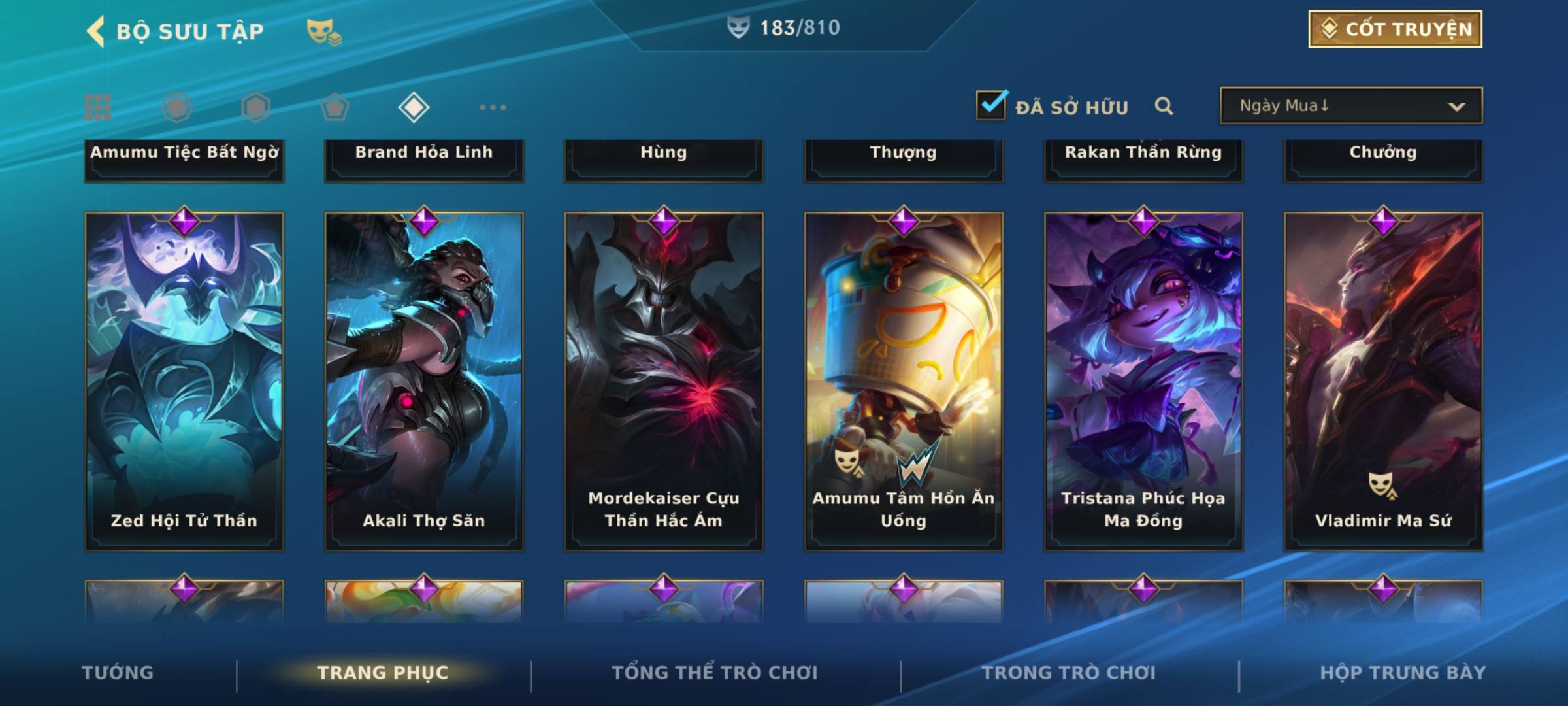This screenshot has height=706, width=1568.
Task: Select the white diamond rarity filter
Action: click(414, 107)
